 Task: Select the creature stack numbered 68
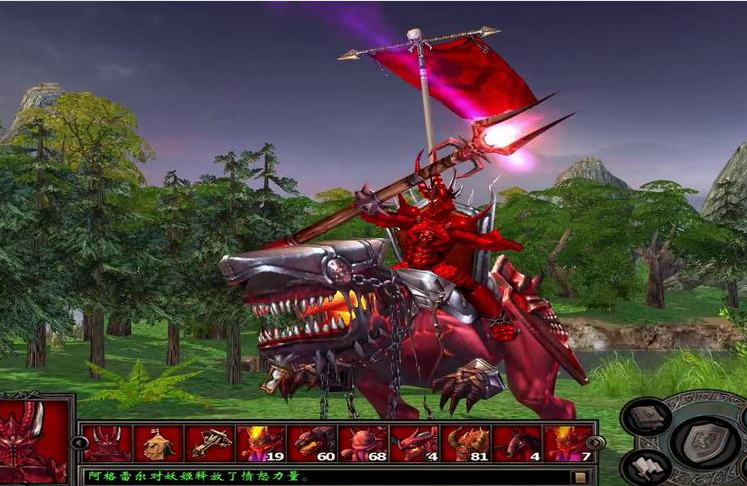pyautogui.click(x=363, y=443)
